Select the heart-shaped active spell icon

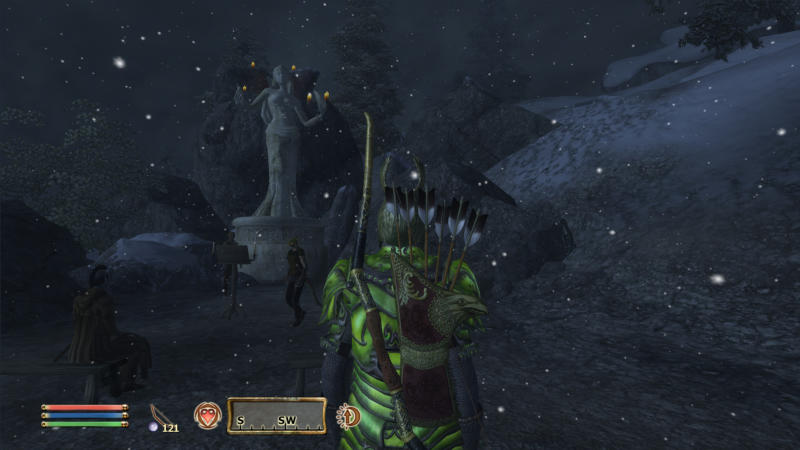coord(207,415)
